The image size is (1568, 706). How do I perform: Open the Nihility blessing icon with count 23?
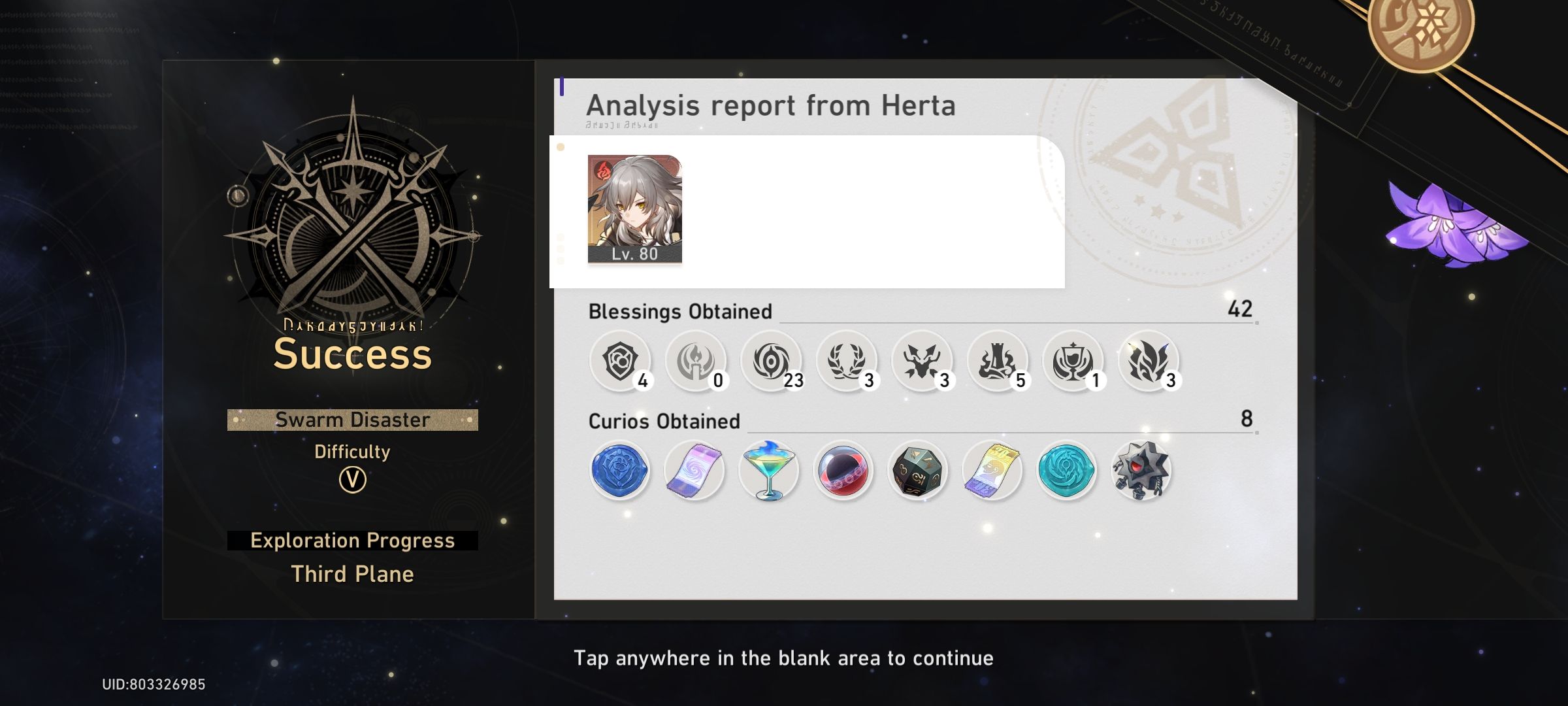click(770, 360)
